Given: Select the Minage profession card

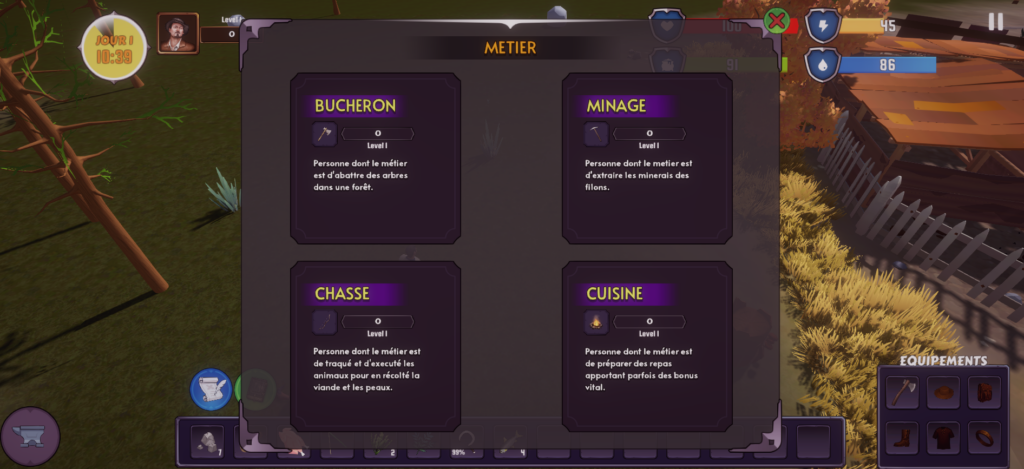Looking at the screenshot, I should point(647,158).
